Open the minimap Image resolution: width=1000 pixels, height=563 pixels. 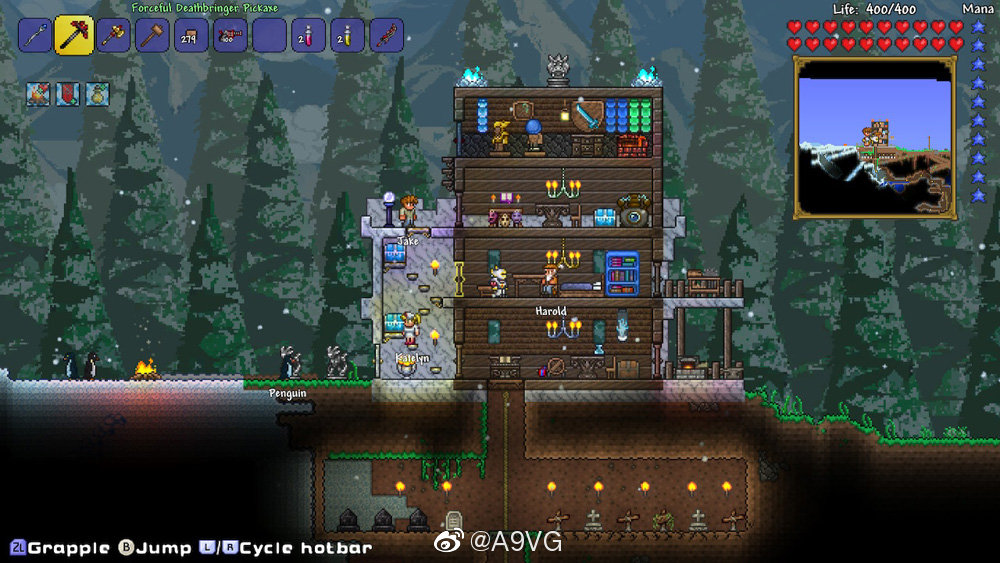874,137
